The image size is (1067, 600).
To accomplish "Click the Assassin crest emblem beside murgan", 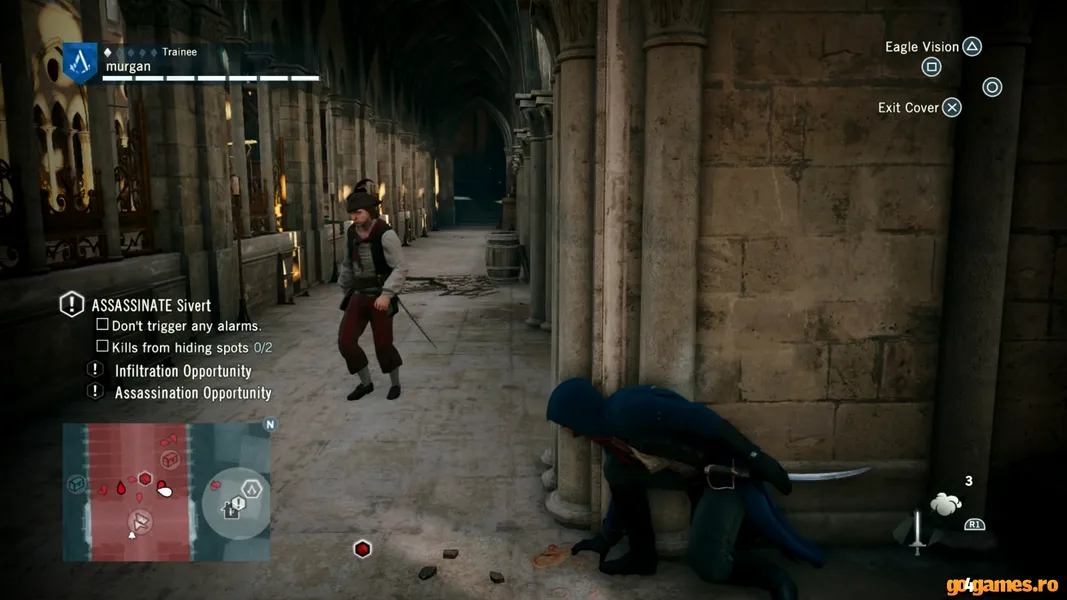I will tap(80, 63).
